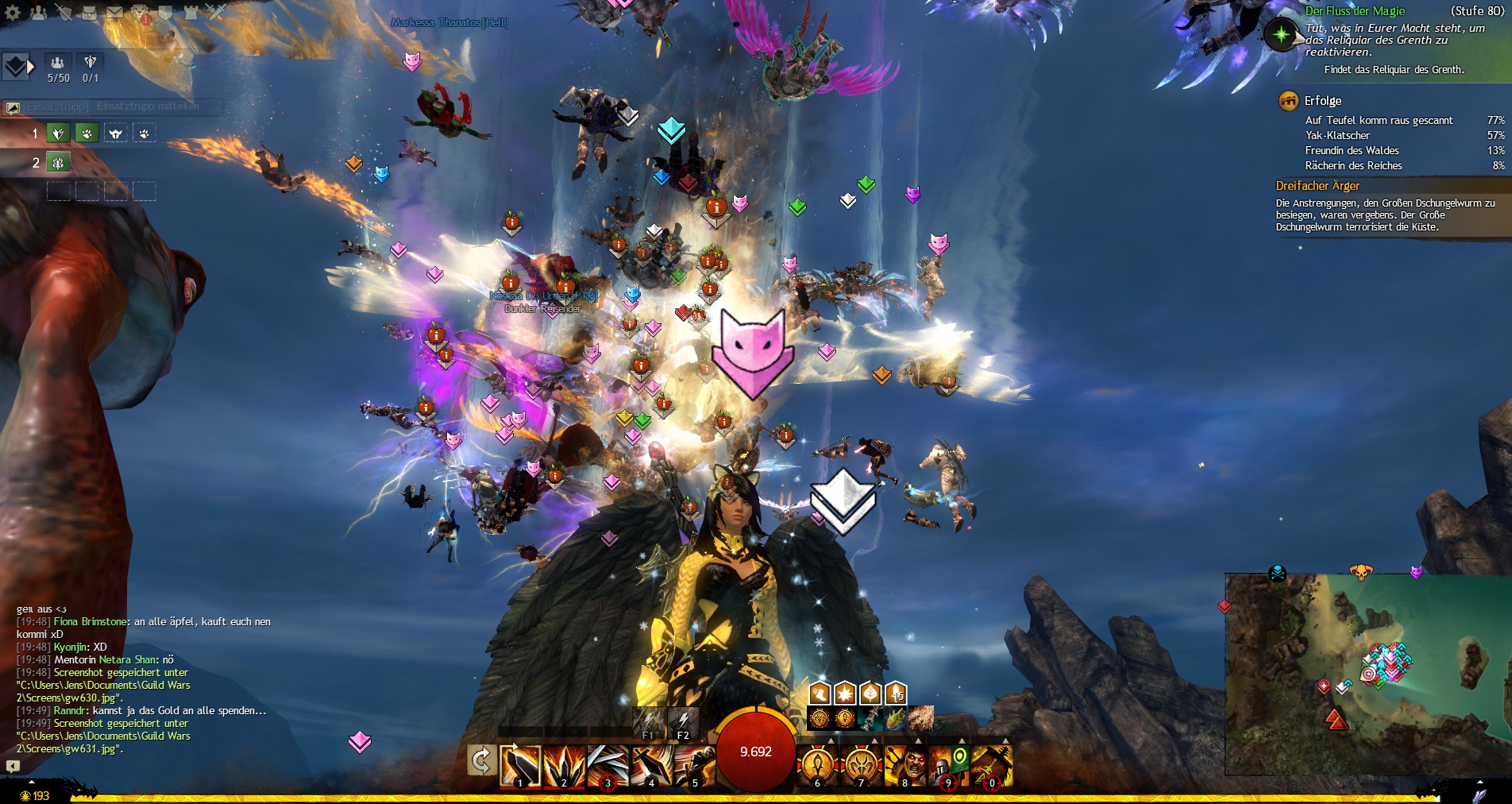Open the lion Black Lion trading post
This screenshot has width=1512, height=804.
[141, 12]
